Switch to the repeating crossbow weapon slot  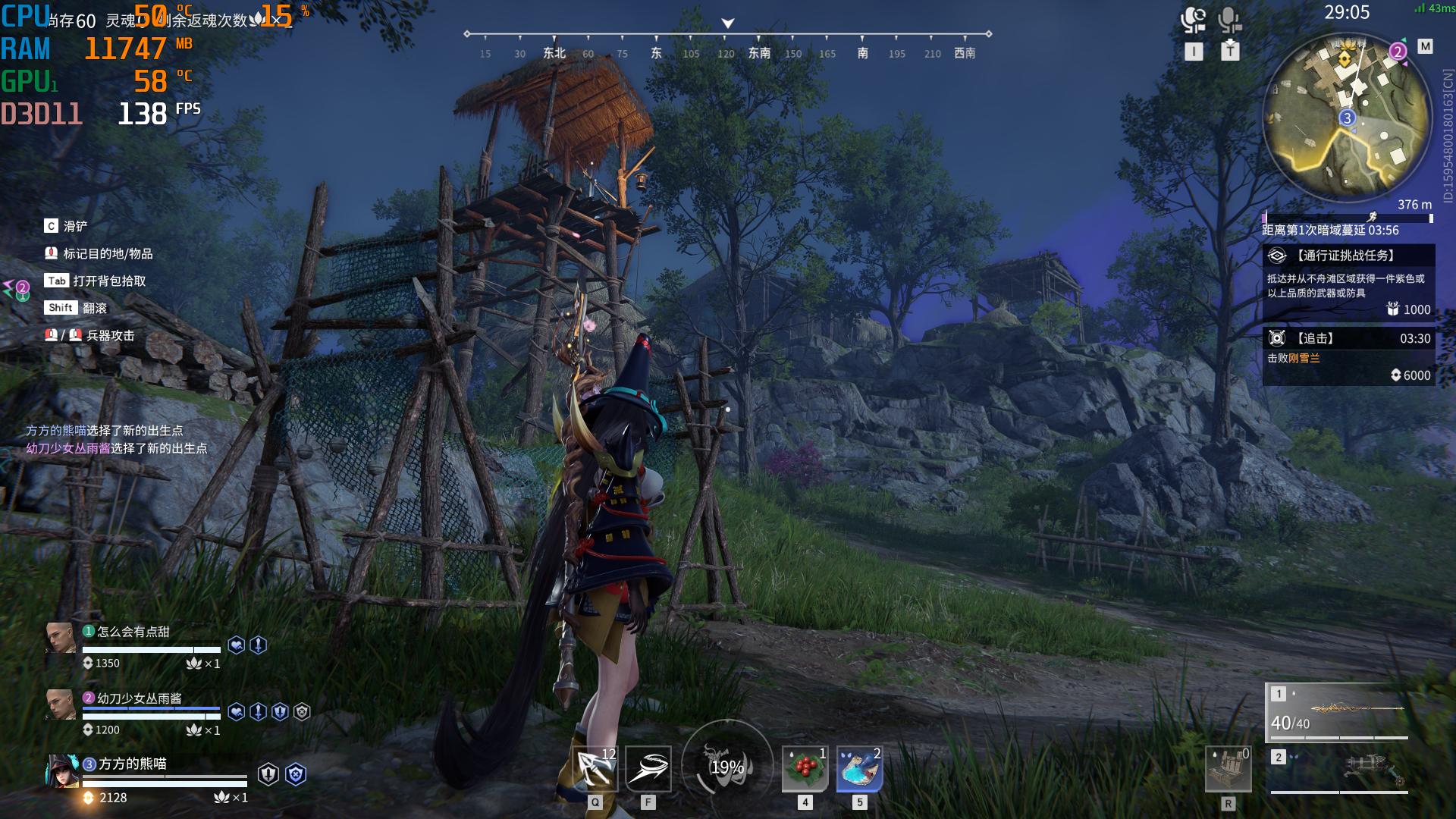[1338, 770]
